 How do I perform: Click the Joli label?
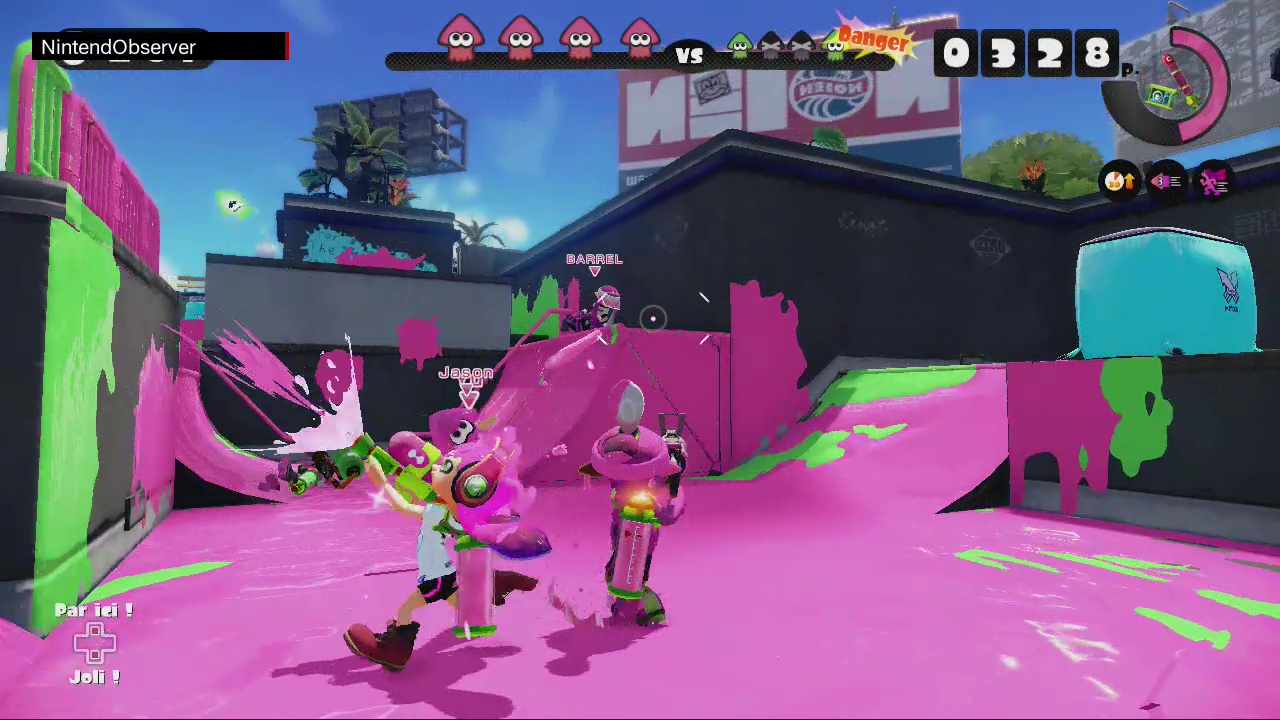point(93,676)
